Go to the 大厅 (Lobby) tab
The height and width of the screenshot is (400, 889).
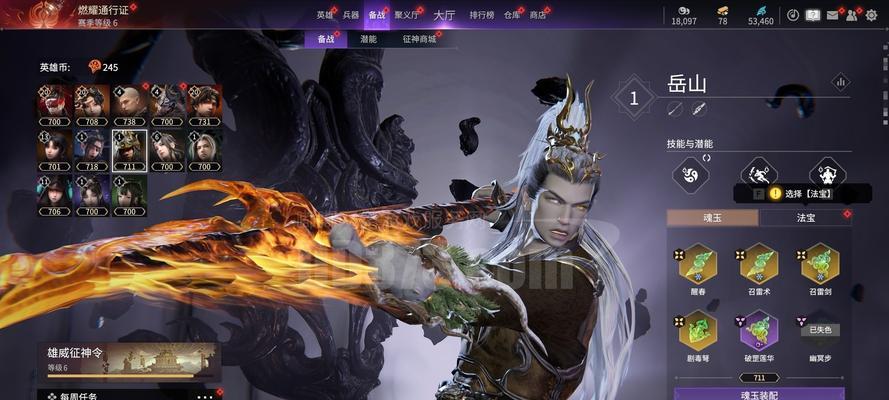pyautogui.click(x=444, y=15)
